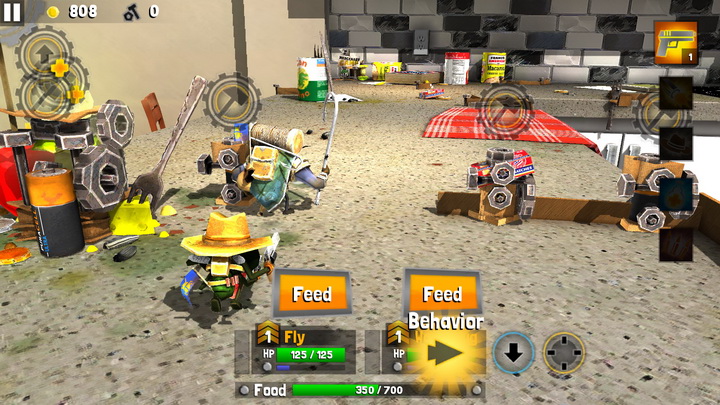The image size is (720, 405).
Task: Select the orange pistol weapon slot
Action: pyautogui.click(x=675, y=43)
